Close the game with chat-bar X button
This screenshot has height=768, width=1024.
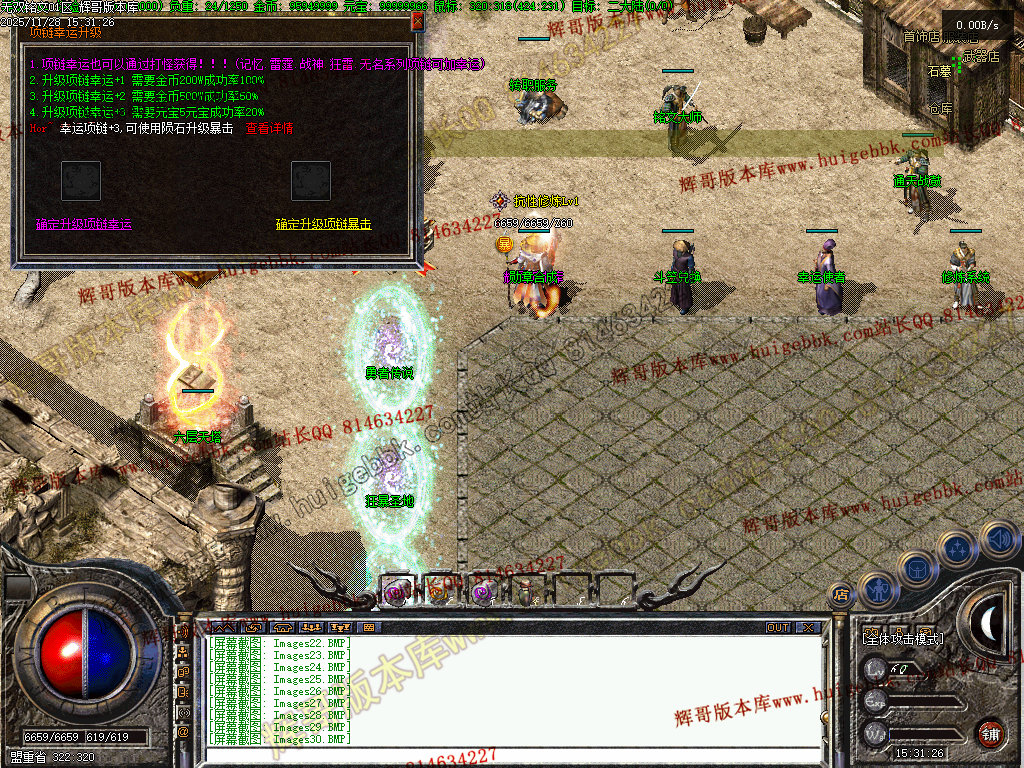[807, 628]
